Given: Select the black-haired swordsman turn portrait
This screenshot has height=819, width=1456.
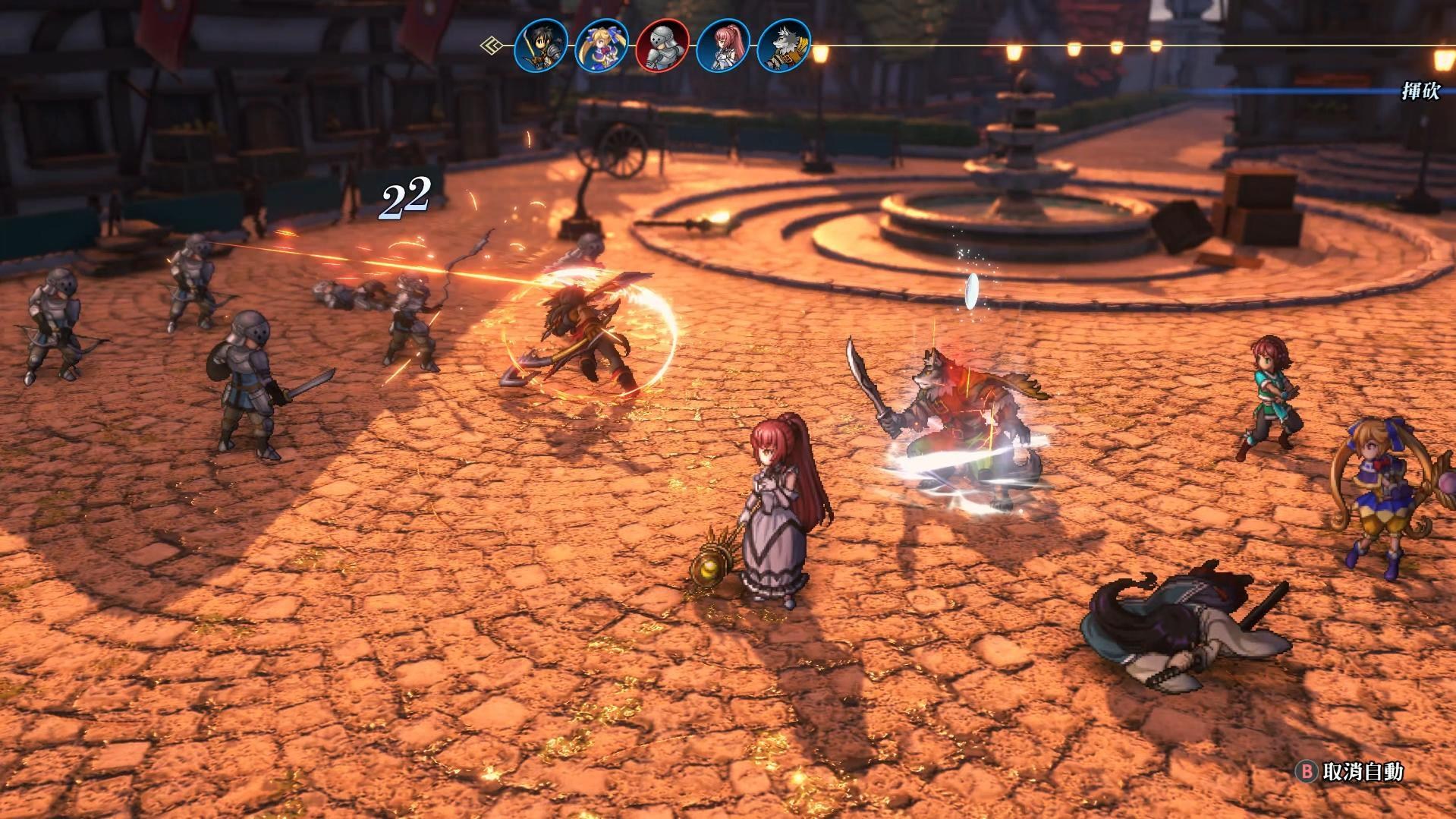Looking at the screenshot, I should click(x=541, y=46).
